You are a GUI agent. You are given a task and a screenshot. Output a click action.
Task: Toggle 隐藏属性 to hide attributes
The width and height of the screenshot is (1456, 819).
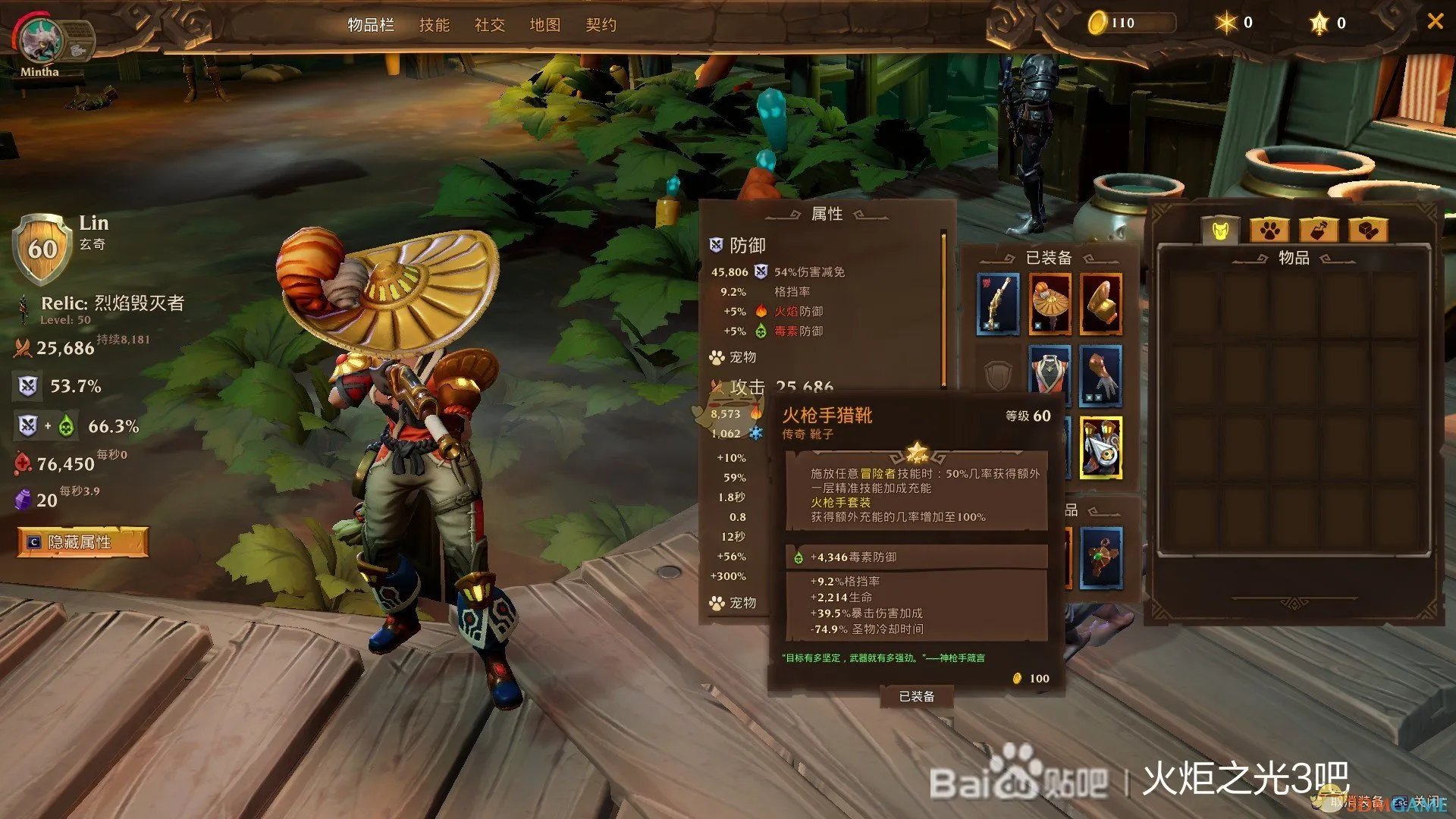83,543
